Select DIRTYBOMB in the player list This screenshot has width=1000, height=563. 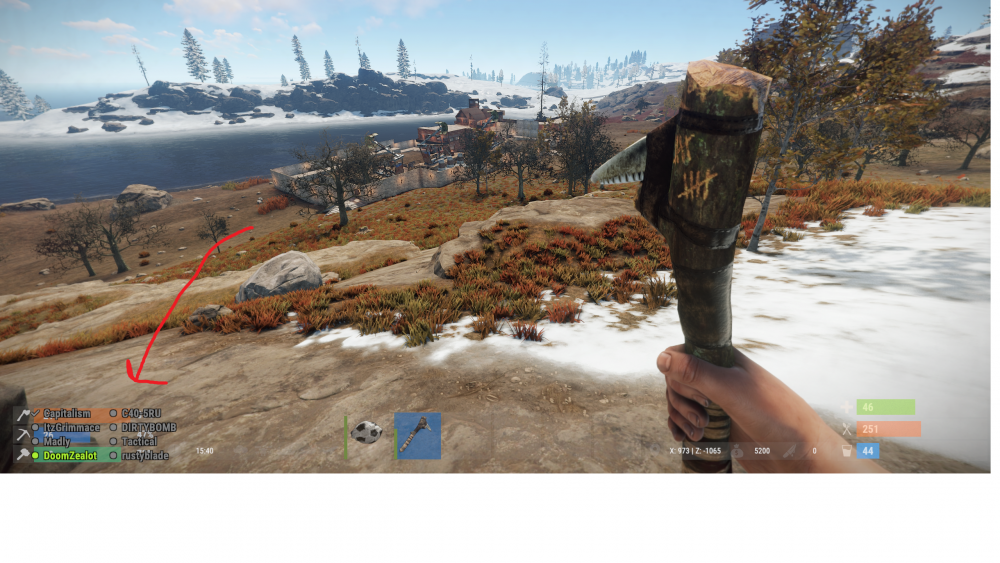click(x=148, y=427)
